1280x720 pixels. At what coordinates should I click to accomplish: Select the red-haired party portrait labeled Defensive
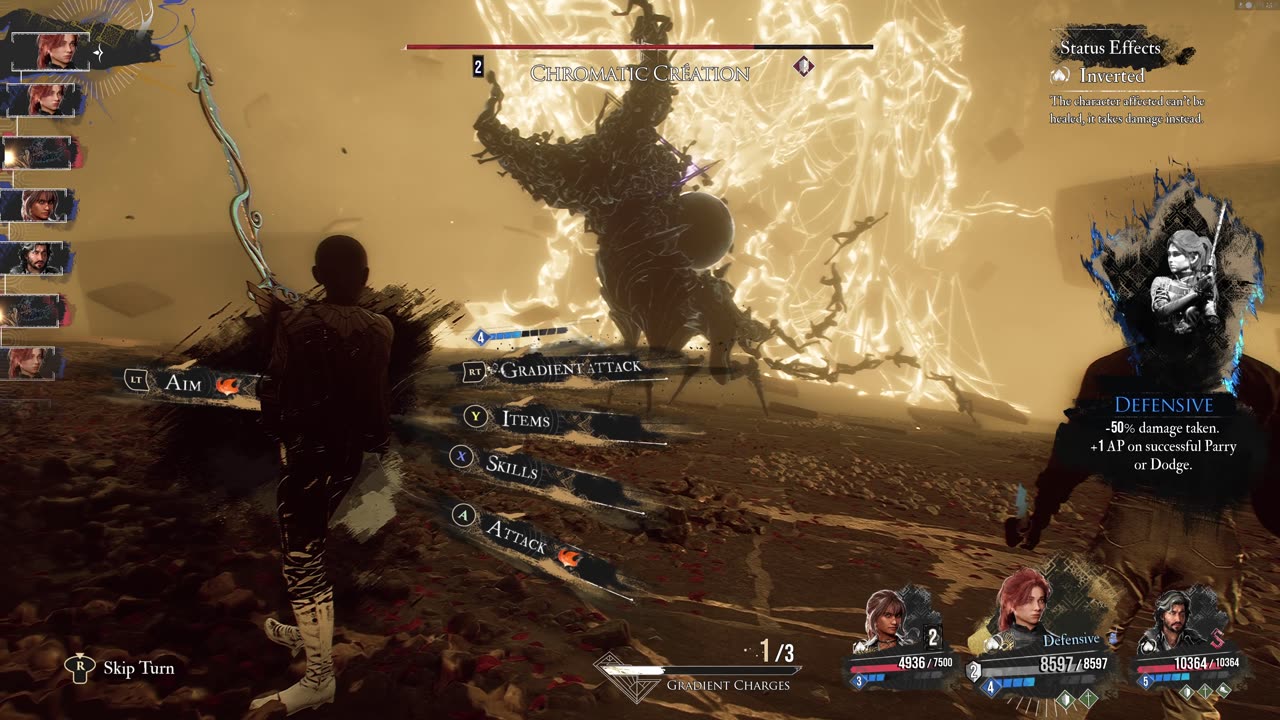[1021, 606]
